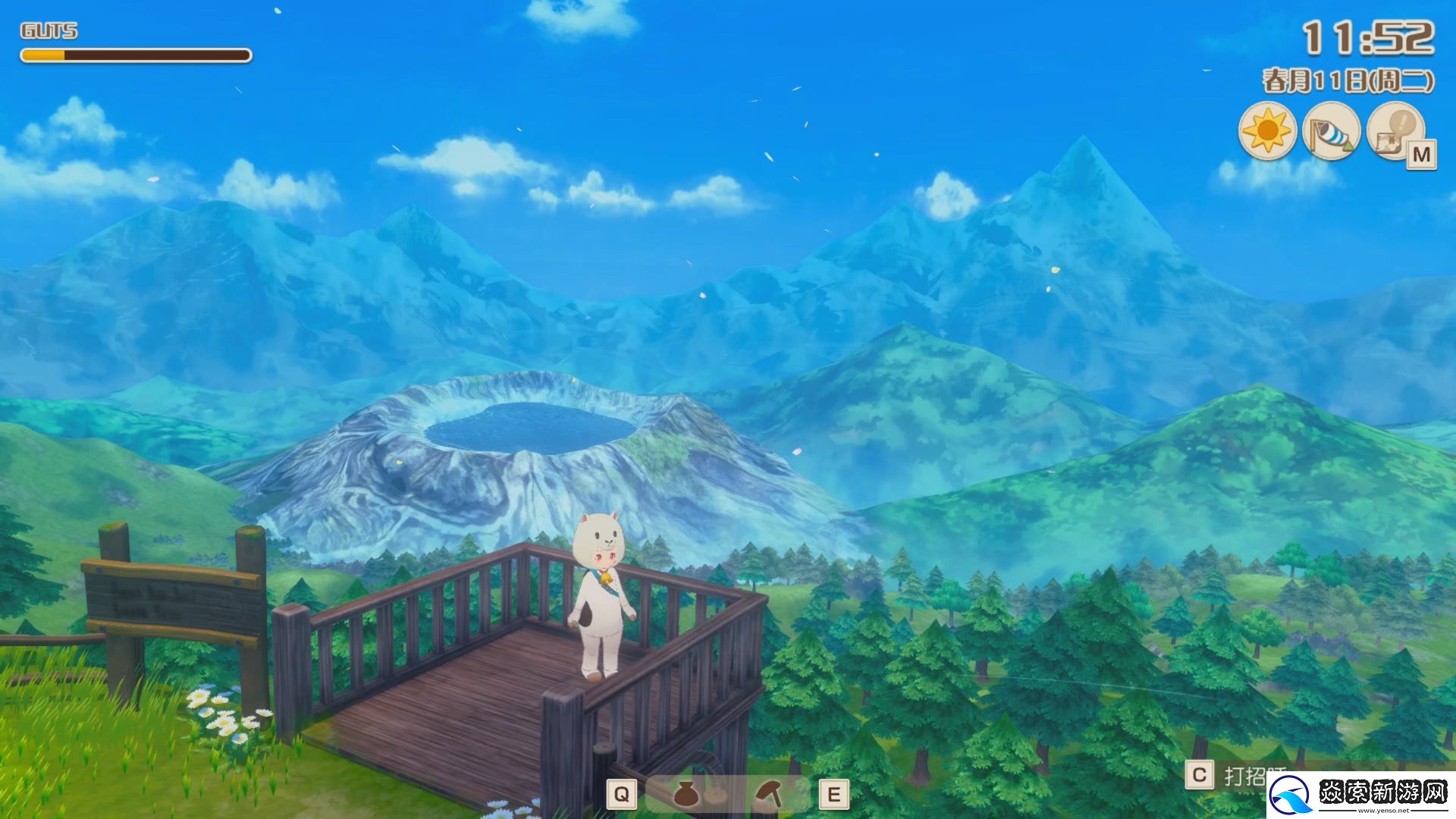Select the bag pouch in the hotbar
This screenshot has width=1456, height=819.
(x=686, y=793)
